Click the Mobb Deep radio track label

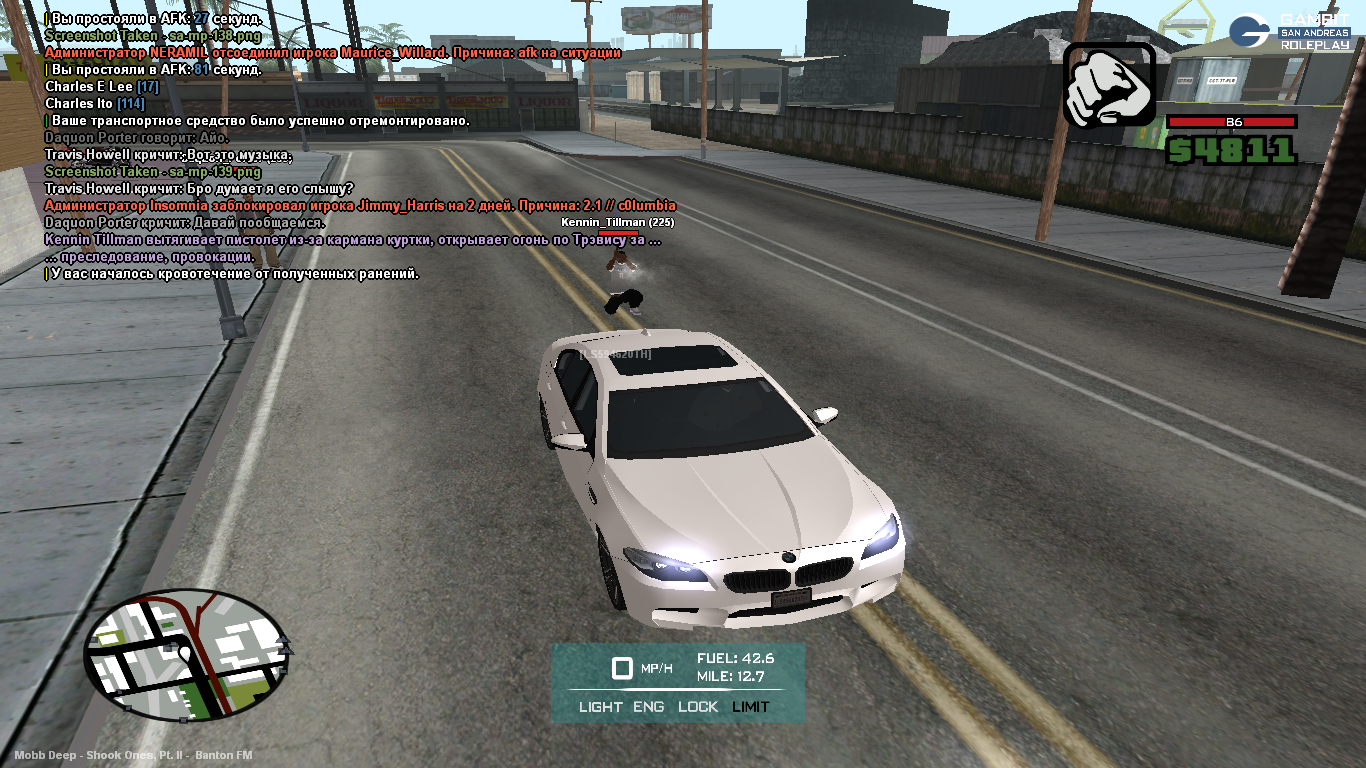click(133, 755)
